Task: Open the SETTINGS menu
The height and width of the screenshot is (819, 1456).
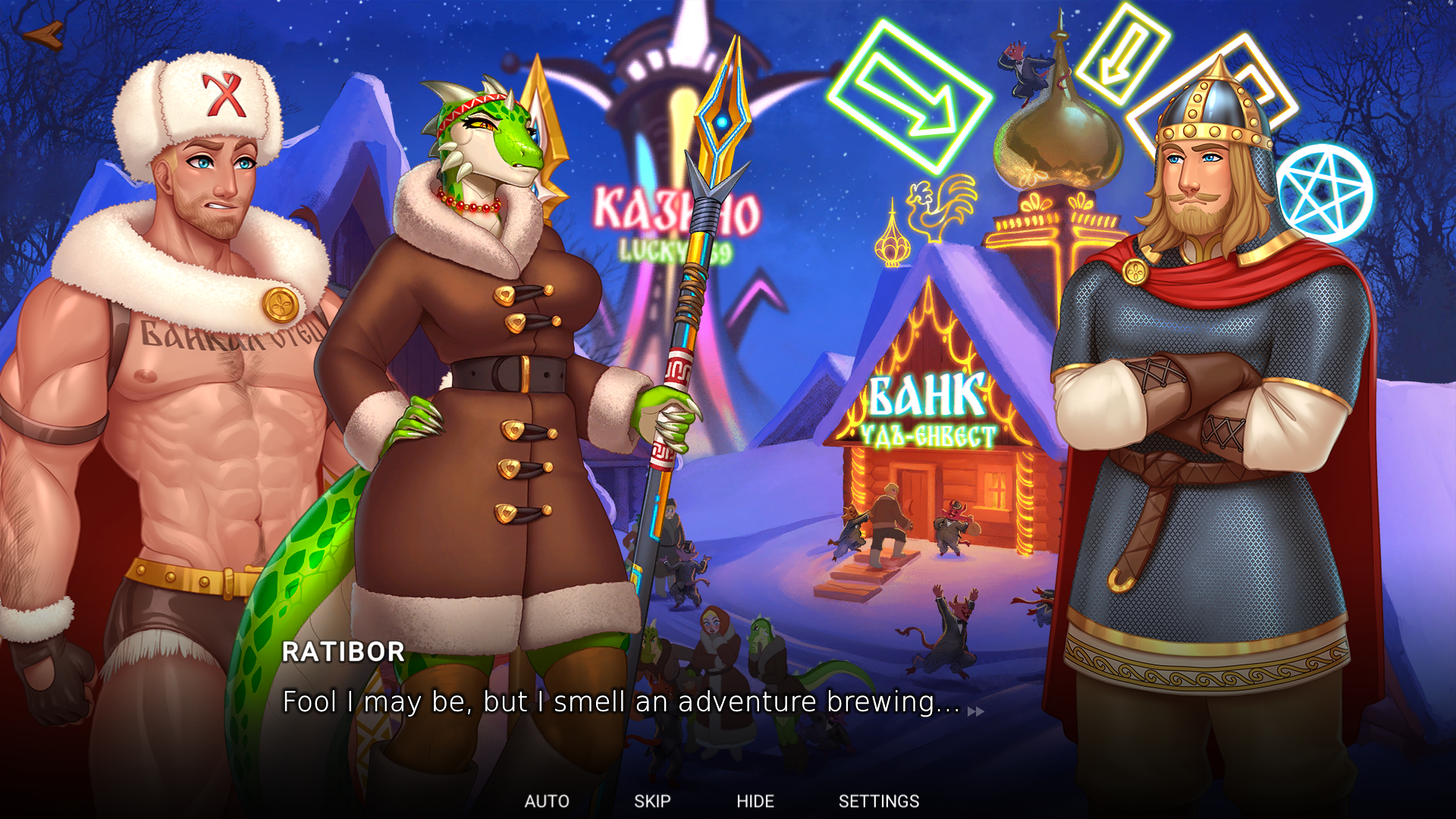Action: click(x=879, y=801)
